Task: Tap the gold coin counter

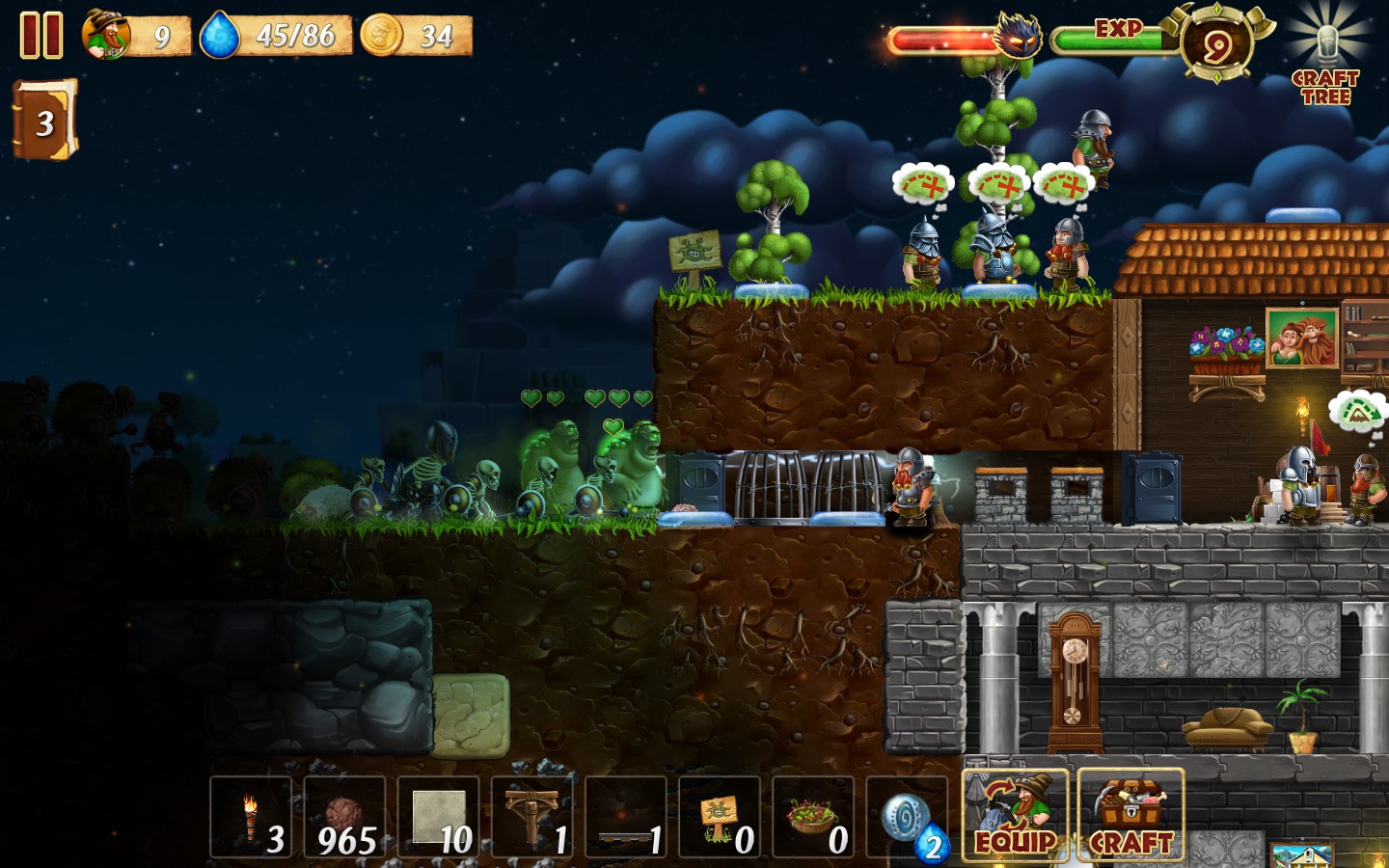Action: 382,36
